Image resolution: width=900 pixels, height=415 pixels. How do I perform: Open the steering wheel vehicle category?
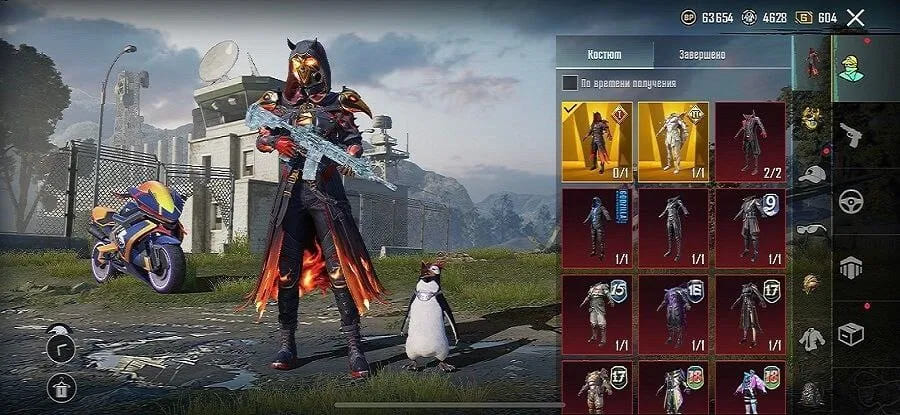[x=850, y=199]
